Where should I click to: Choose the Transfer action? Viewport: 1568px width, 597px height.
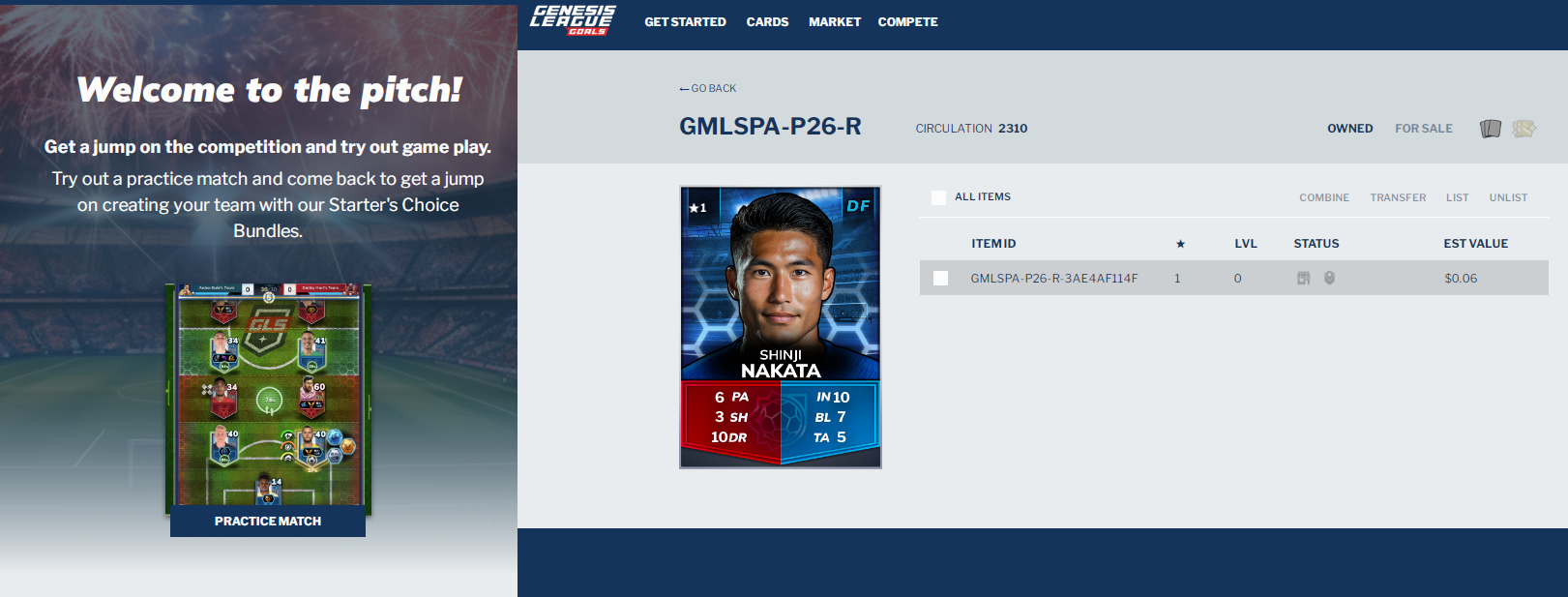pos(1398,197)
